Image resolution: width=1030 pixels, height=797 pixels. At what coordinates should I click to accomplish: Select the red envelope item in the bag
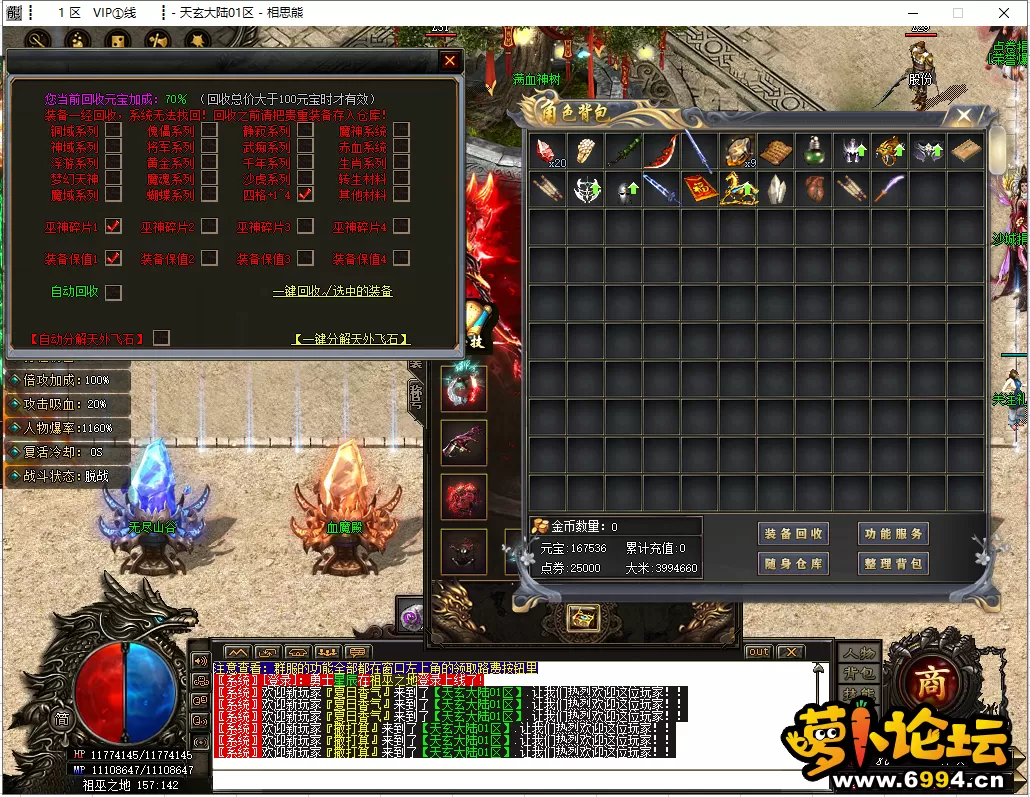pos(700,188)
